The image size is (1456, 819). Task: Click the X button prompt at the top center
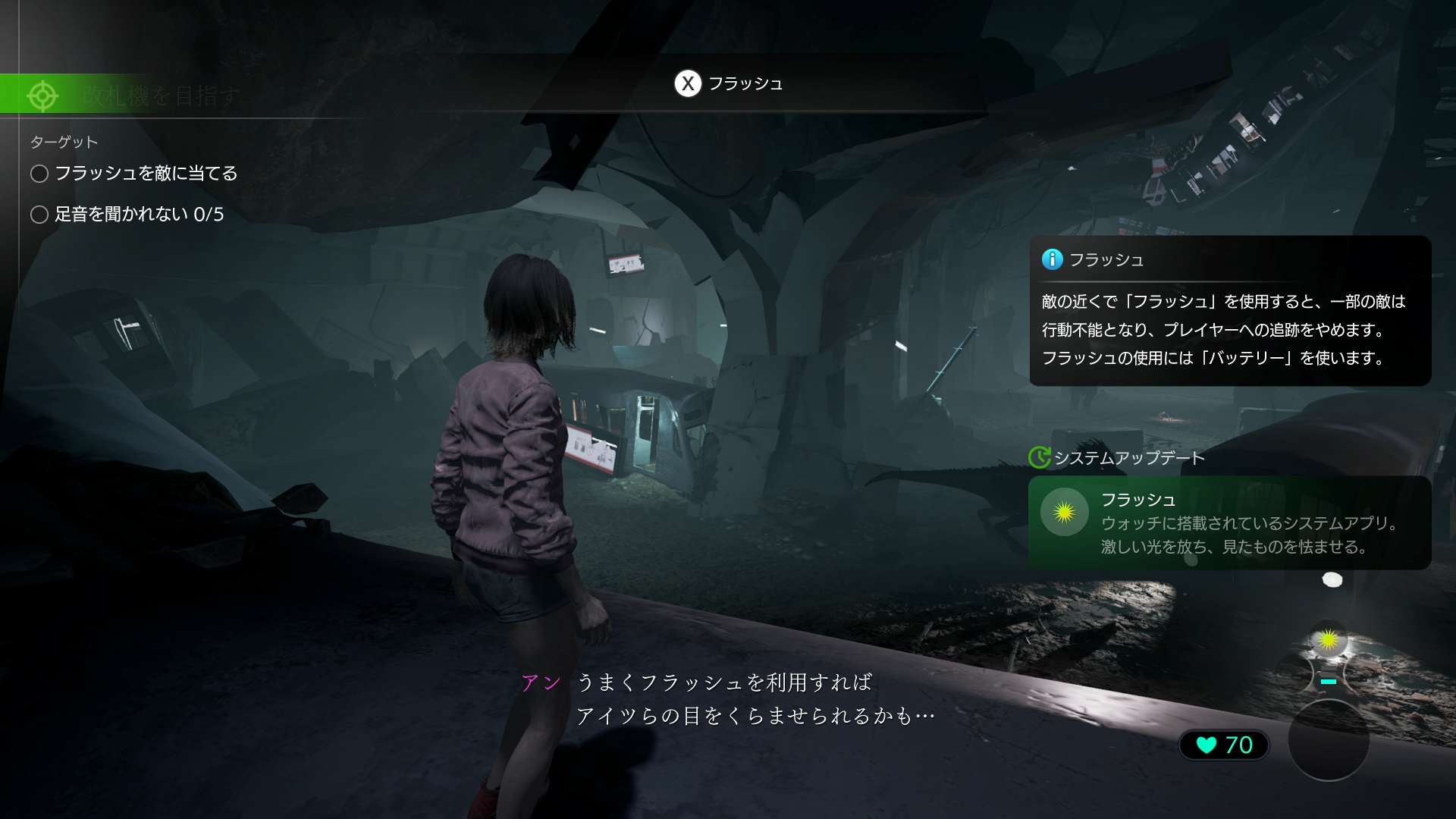(x=688, y=84)
